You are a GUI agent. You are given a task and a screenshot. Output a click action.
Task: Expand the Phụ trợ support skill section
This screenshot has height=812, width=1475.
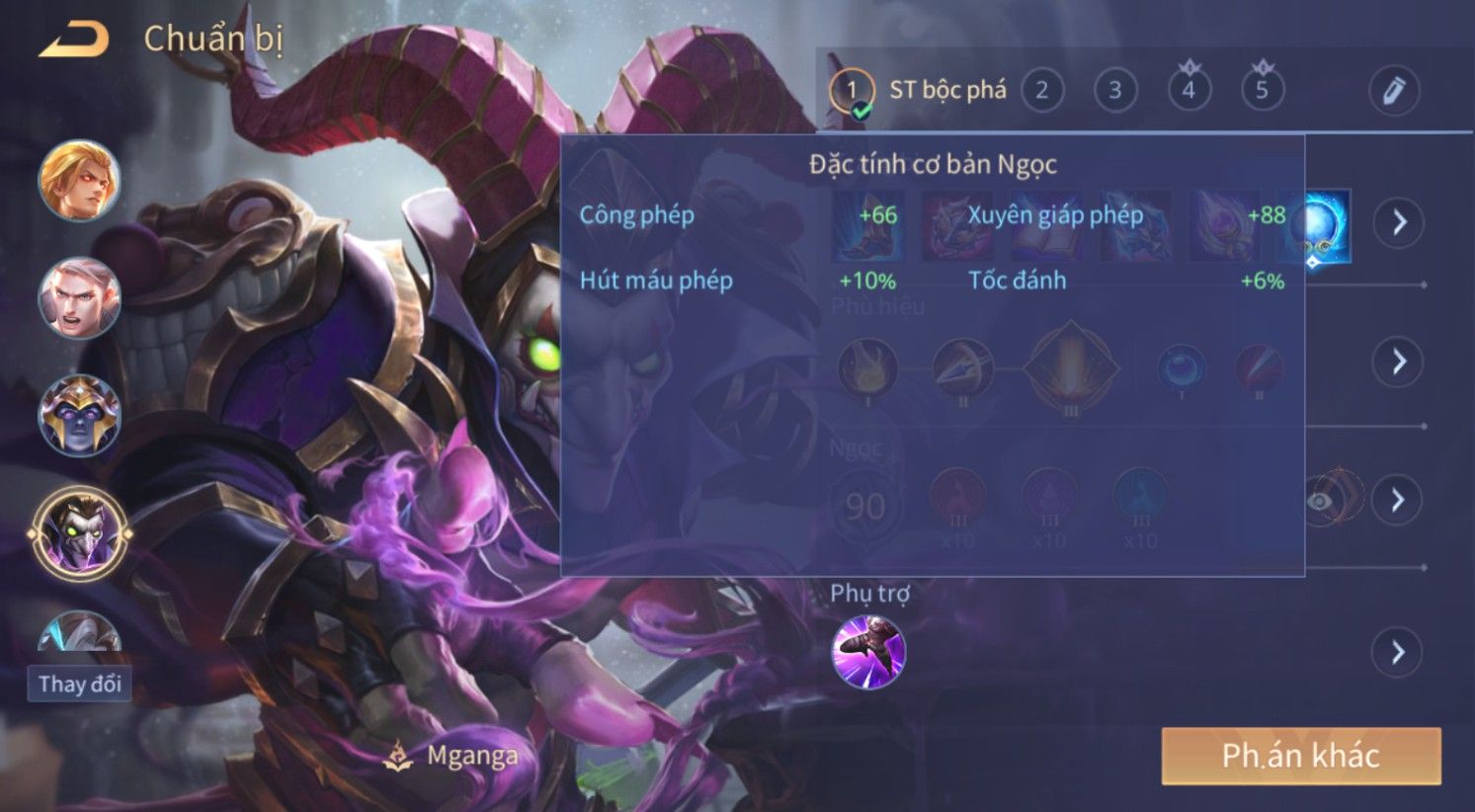coord(1397,652)
